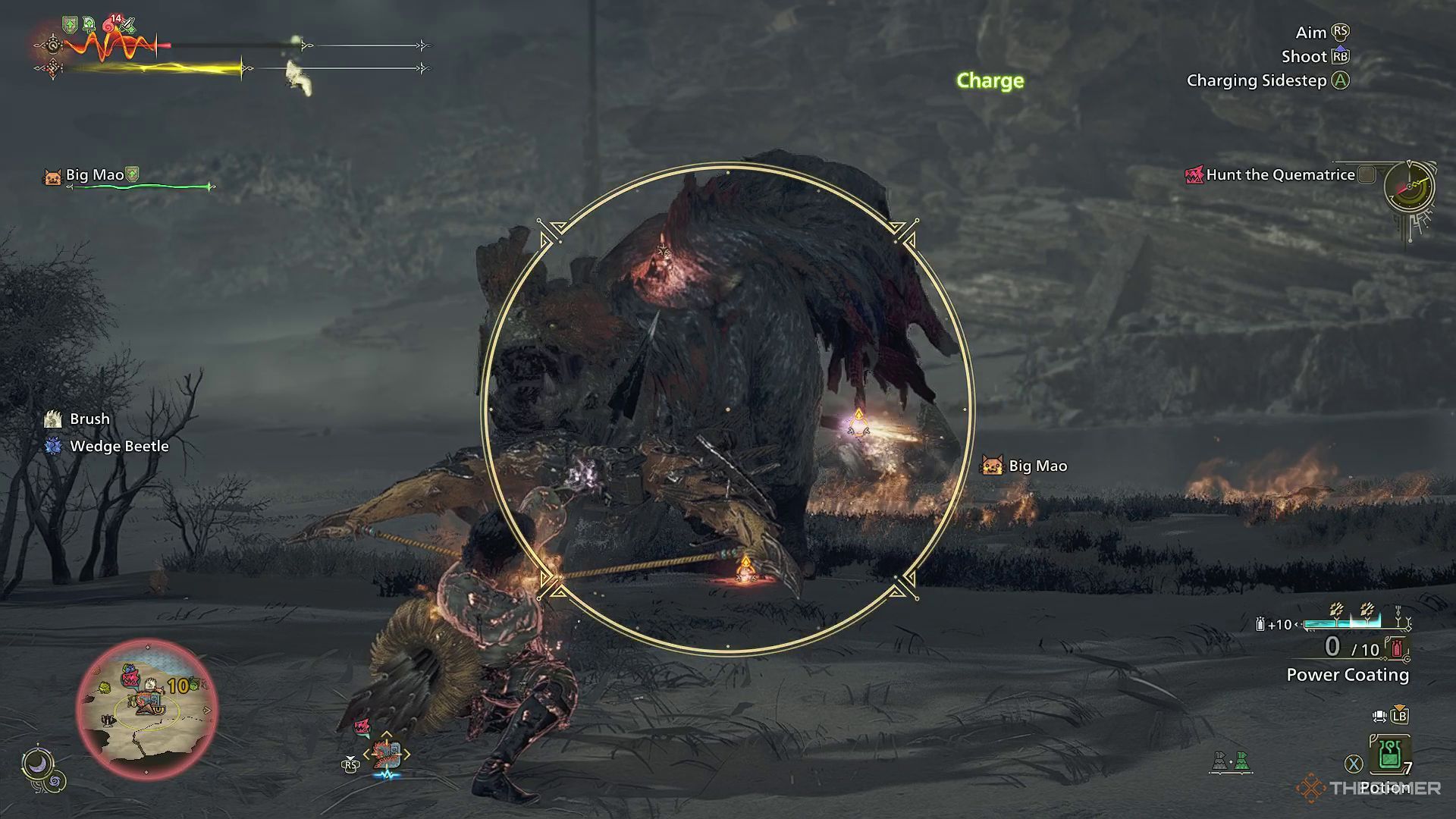Image resolution: width=1456 pixels, height=819 pixels.
Task: Click Big Mao's palico status entry
Action: [93, 175]
